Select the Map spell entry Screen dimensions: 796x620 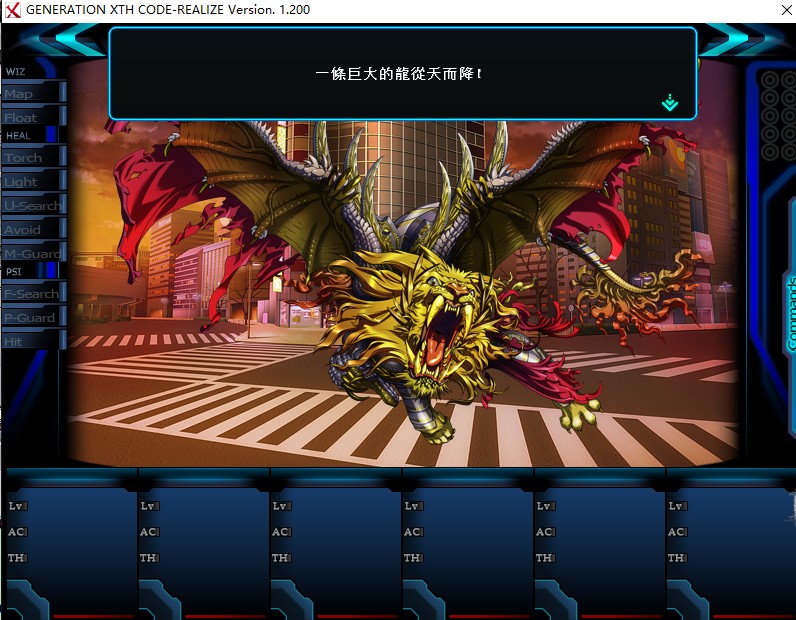click(x=32, y=93)
